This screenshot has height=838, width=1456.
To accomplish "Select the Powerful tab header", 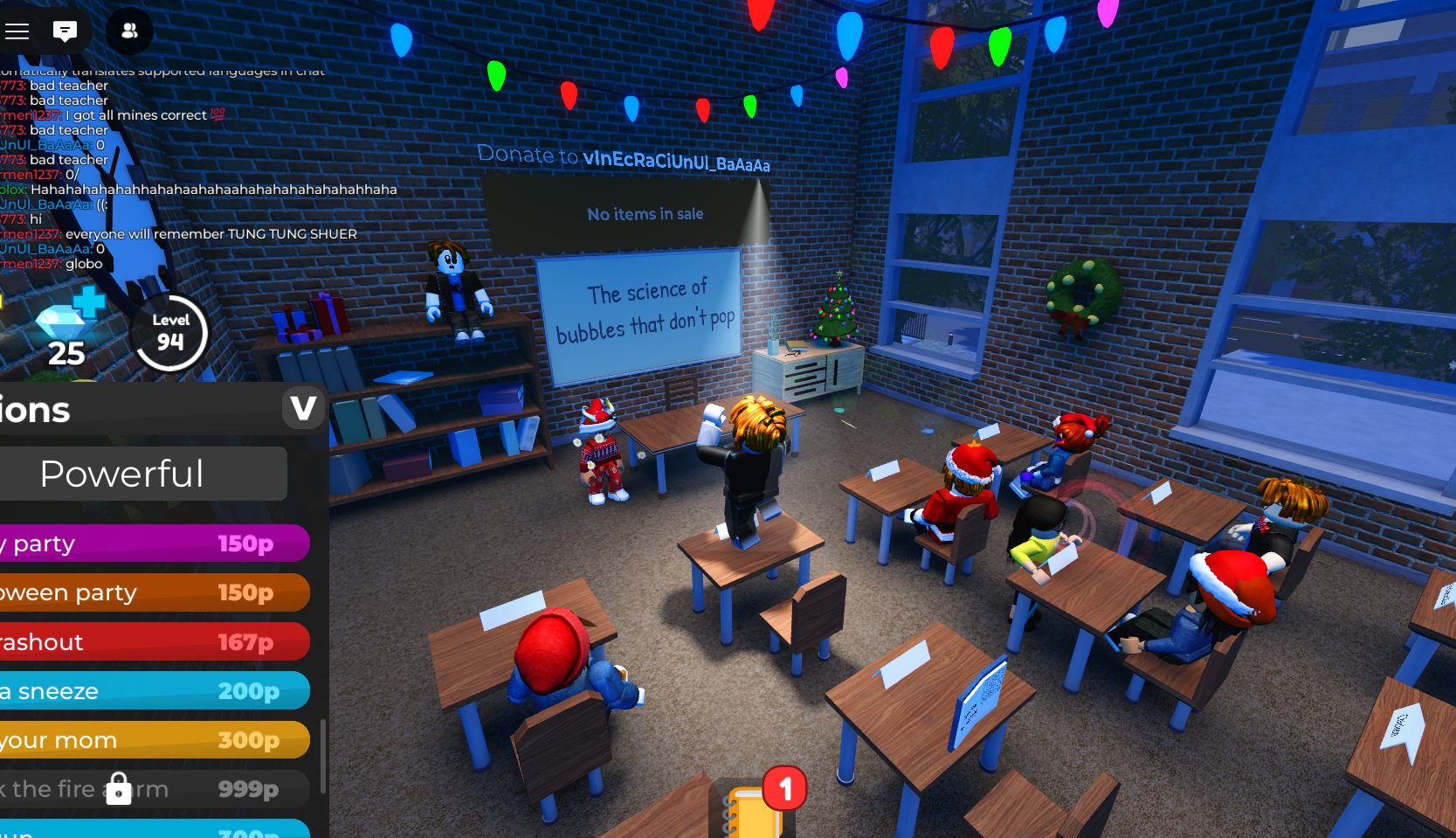I will pyautogui.click(x=122, y=473).
